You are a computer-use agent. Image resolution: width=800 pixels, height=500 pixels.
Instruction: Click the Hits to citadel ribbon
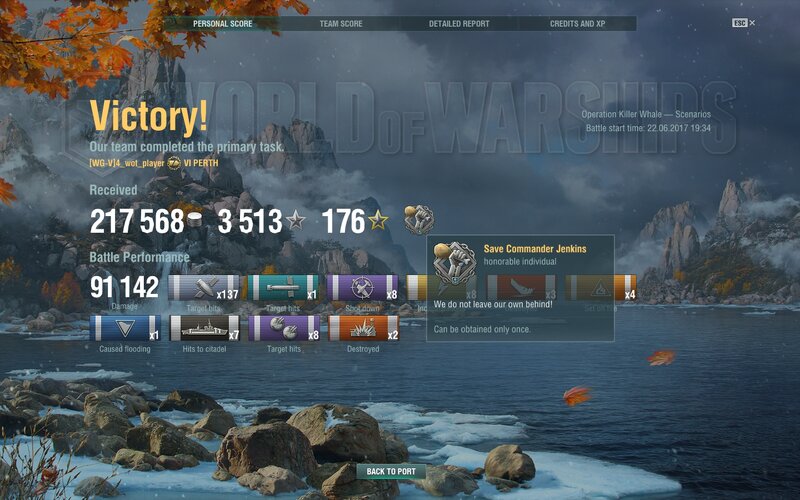tap(204, 329)
